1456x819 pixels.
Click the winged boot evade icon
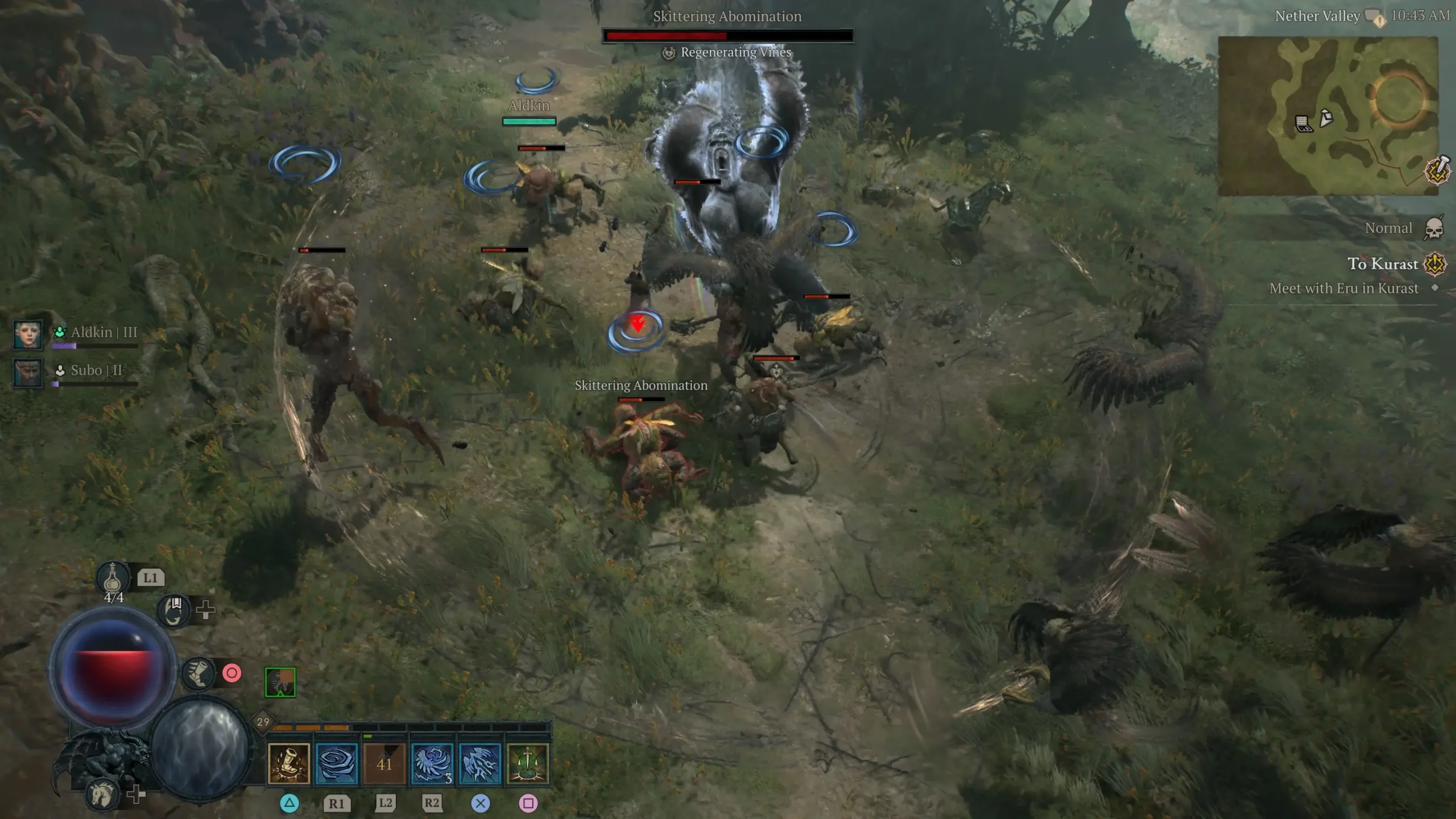198,673
